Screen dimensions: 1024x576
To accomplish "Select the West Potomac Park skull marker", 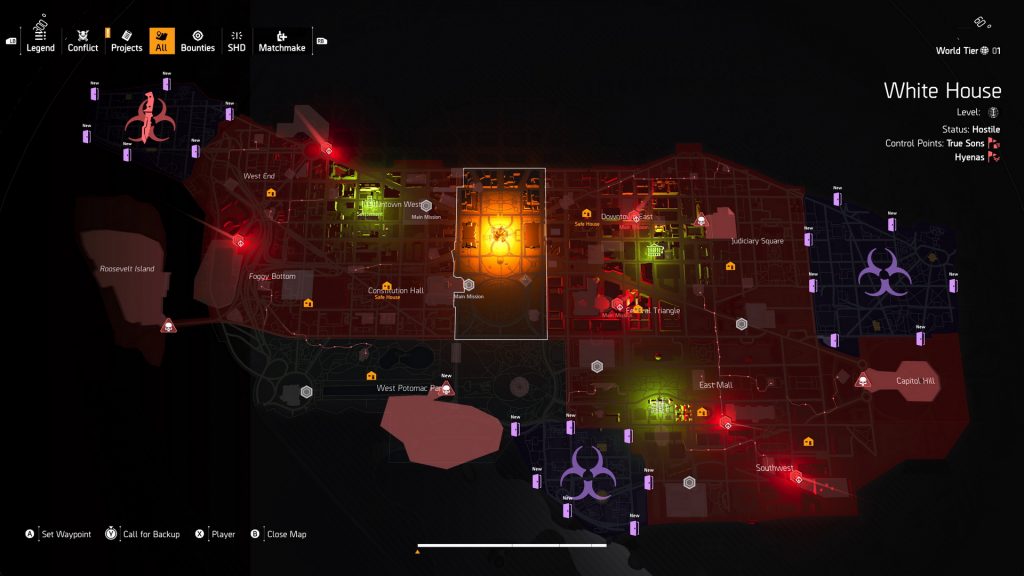I will (x=446, y=389).
